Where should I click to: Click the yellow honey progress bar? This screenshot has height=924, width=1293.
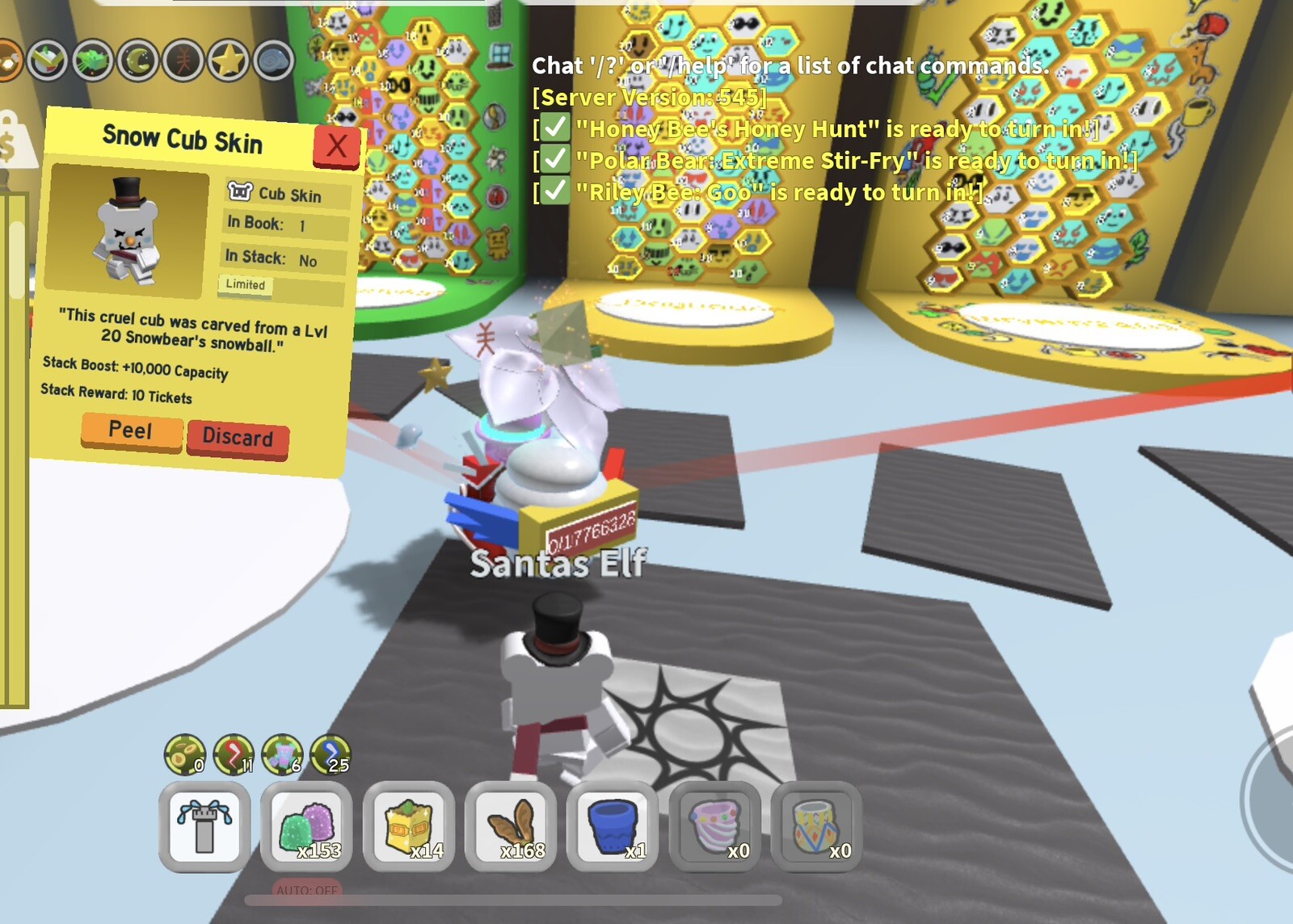click(x=16, y=444)
